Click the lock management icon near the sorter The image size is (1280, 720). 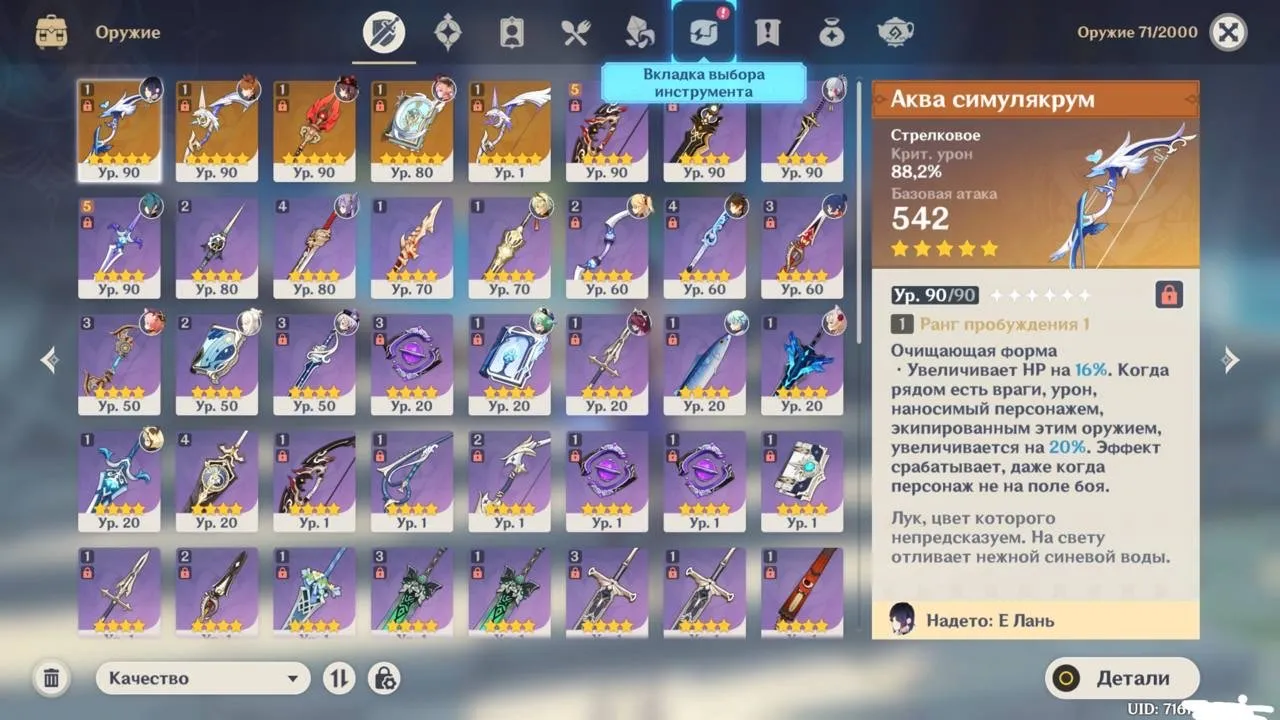coord(384,678)
